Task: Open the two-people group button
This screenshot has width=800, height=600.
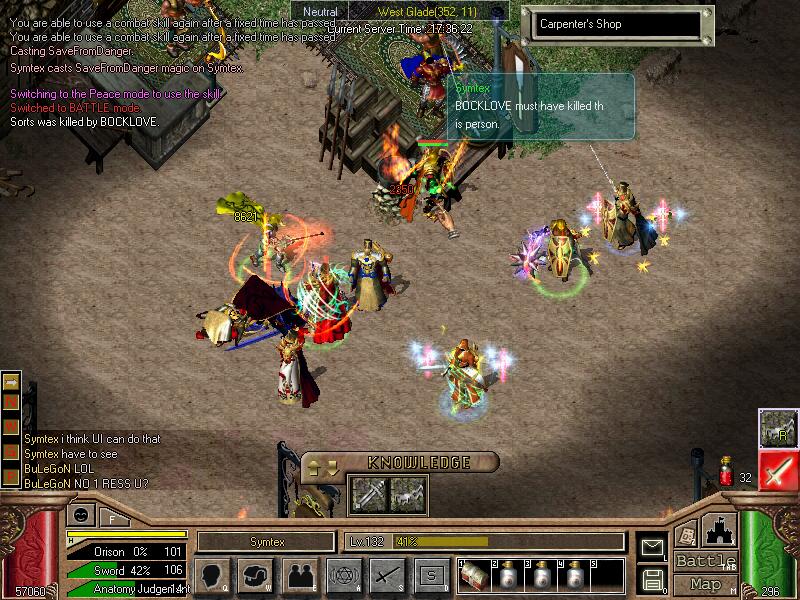Action: click(299, 575)
